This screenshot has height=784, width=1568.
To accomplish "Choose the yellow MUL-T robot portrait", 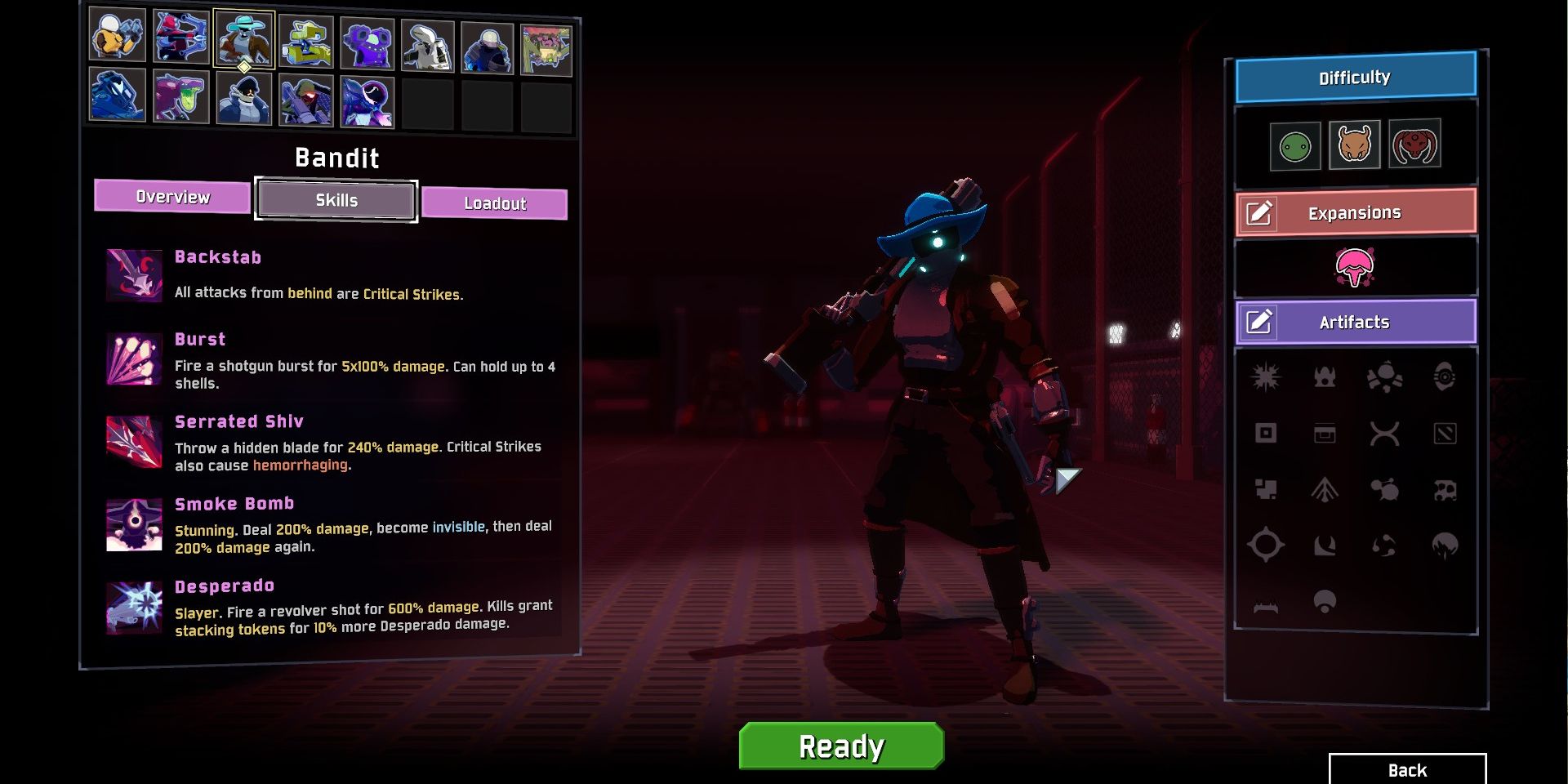I will tap(305, 41).
